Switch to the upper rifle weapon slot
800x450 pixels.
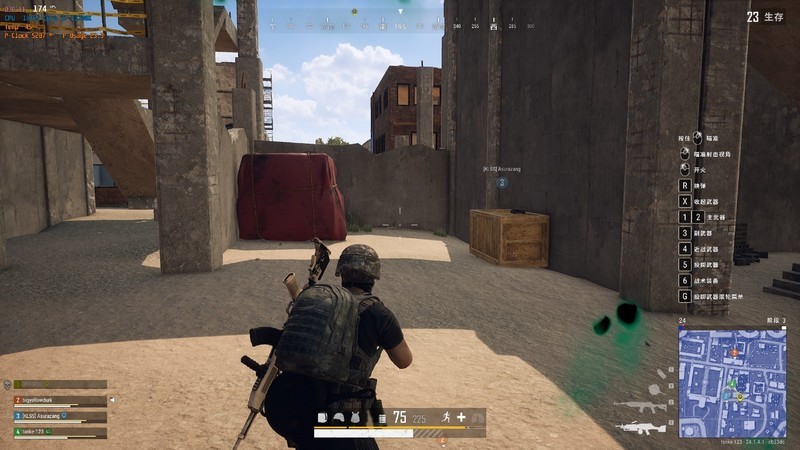point(638,407)
